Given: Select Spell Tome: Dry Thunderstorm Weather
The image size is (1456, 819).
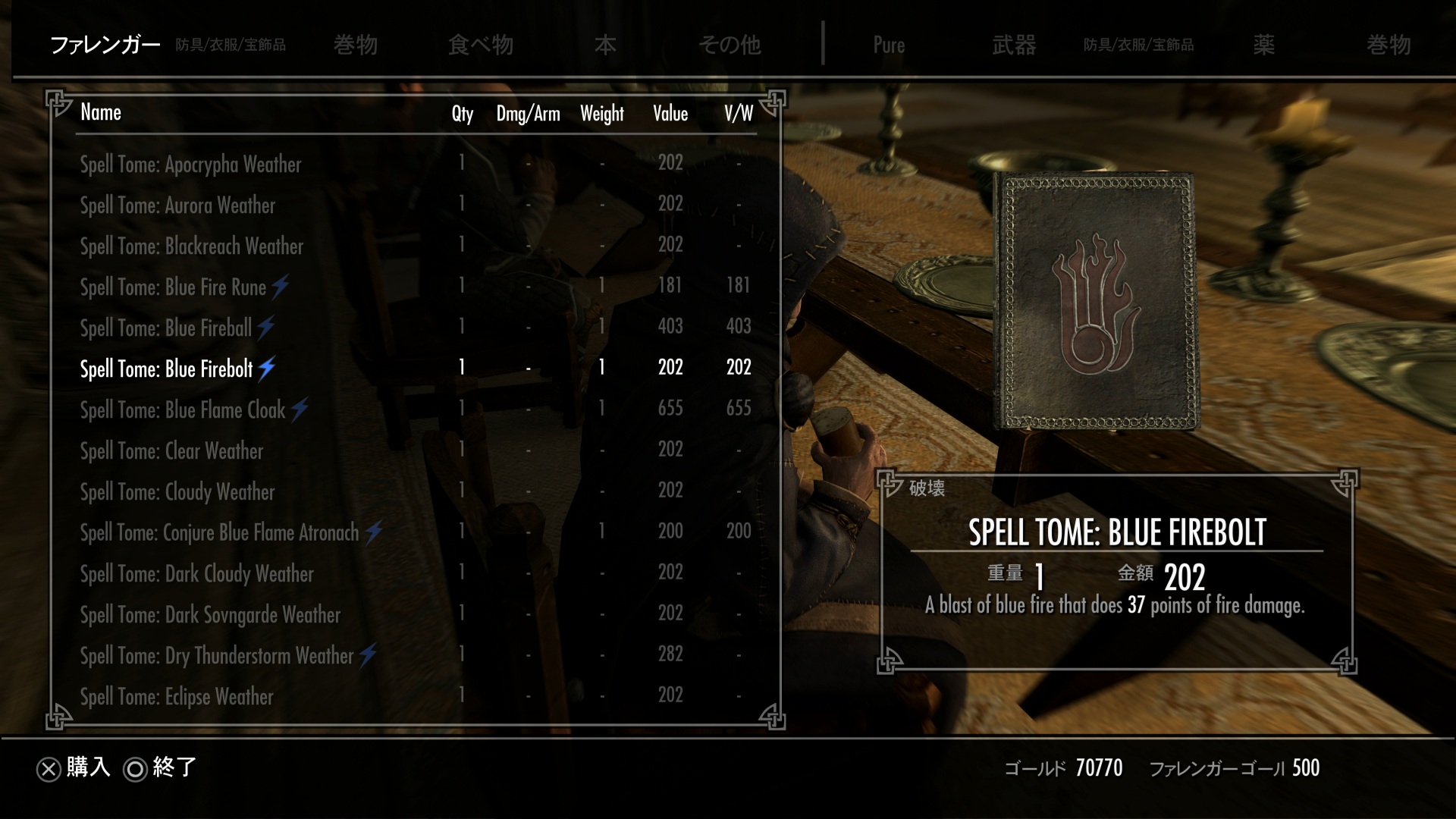Looking at the screenshot, I should [218, 655].
